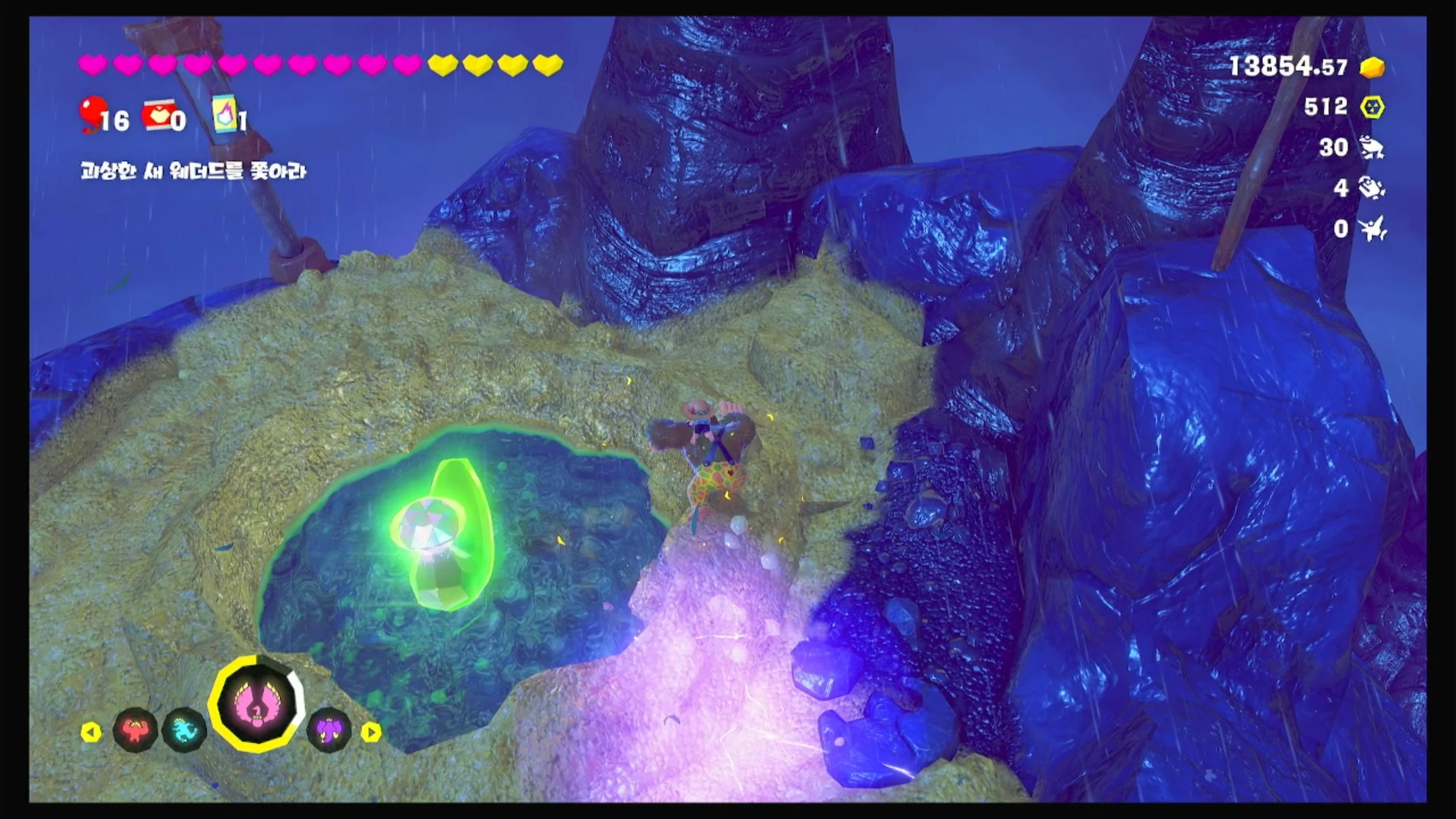Select the white swordfish fossil icon
Viewport: 1456px width, 819px height.
click(x=1372, y=229)
